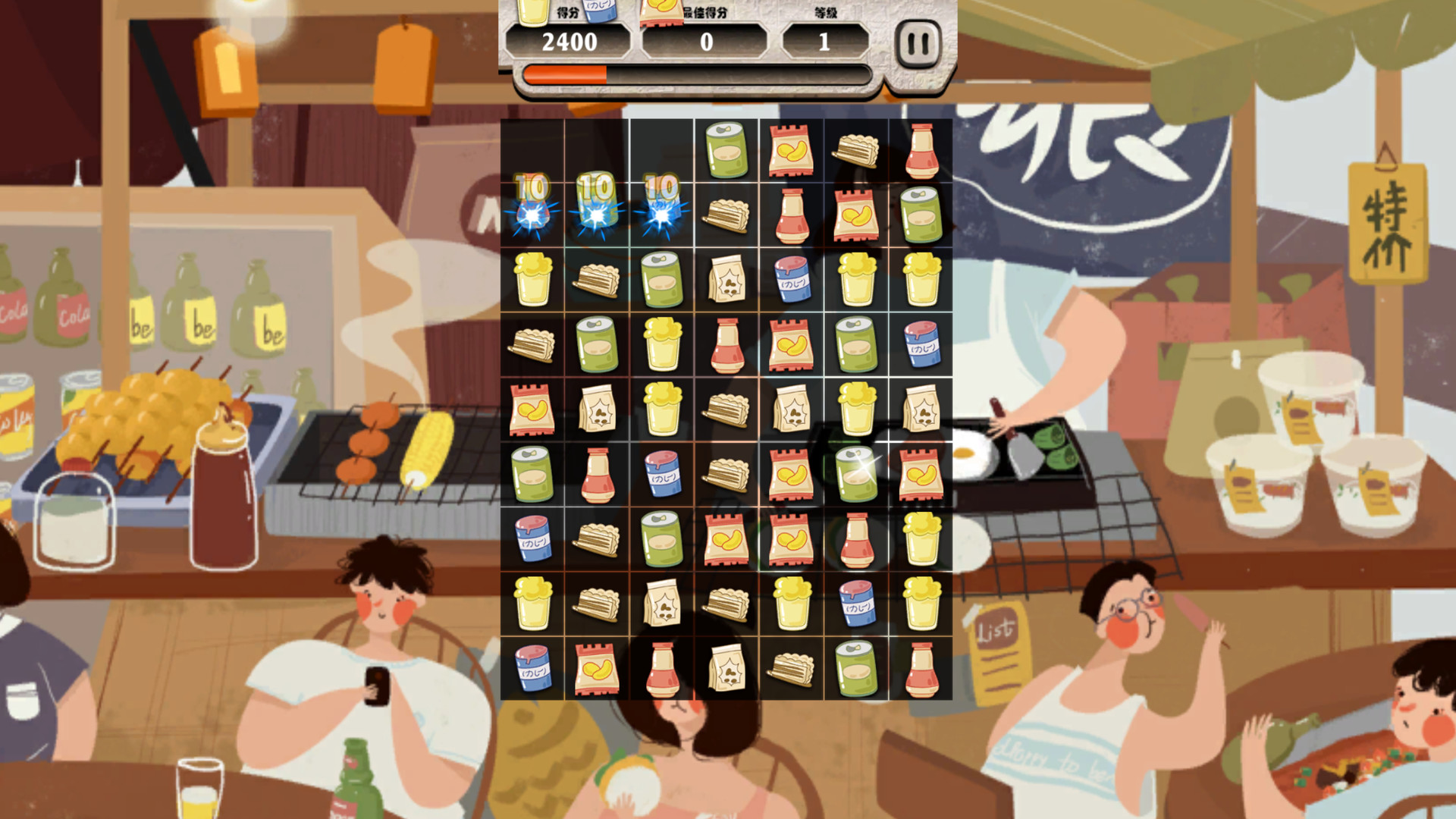View the 得分 score counter showing 2400
The height and width of the screenshot is (819, 1456).
tap(570, 42)
